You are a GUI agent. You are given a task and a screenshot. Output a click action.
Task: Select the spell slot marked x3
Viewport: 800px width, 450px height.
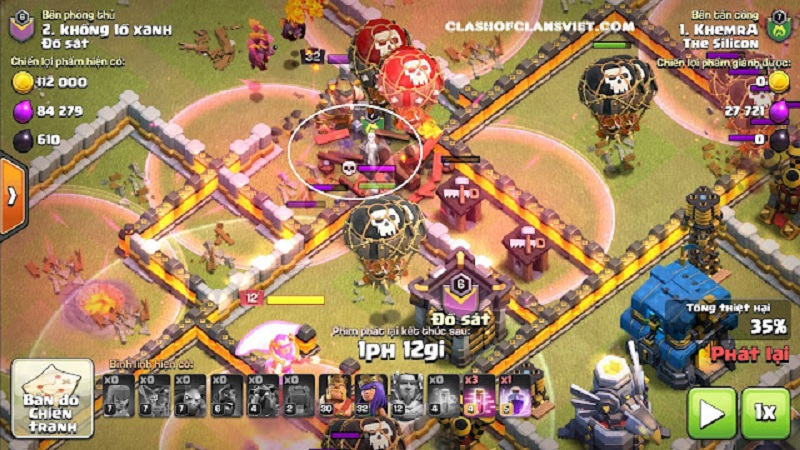tap(478, 395)
